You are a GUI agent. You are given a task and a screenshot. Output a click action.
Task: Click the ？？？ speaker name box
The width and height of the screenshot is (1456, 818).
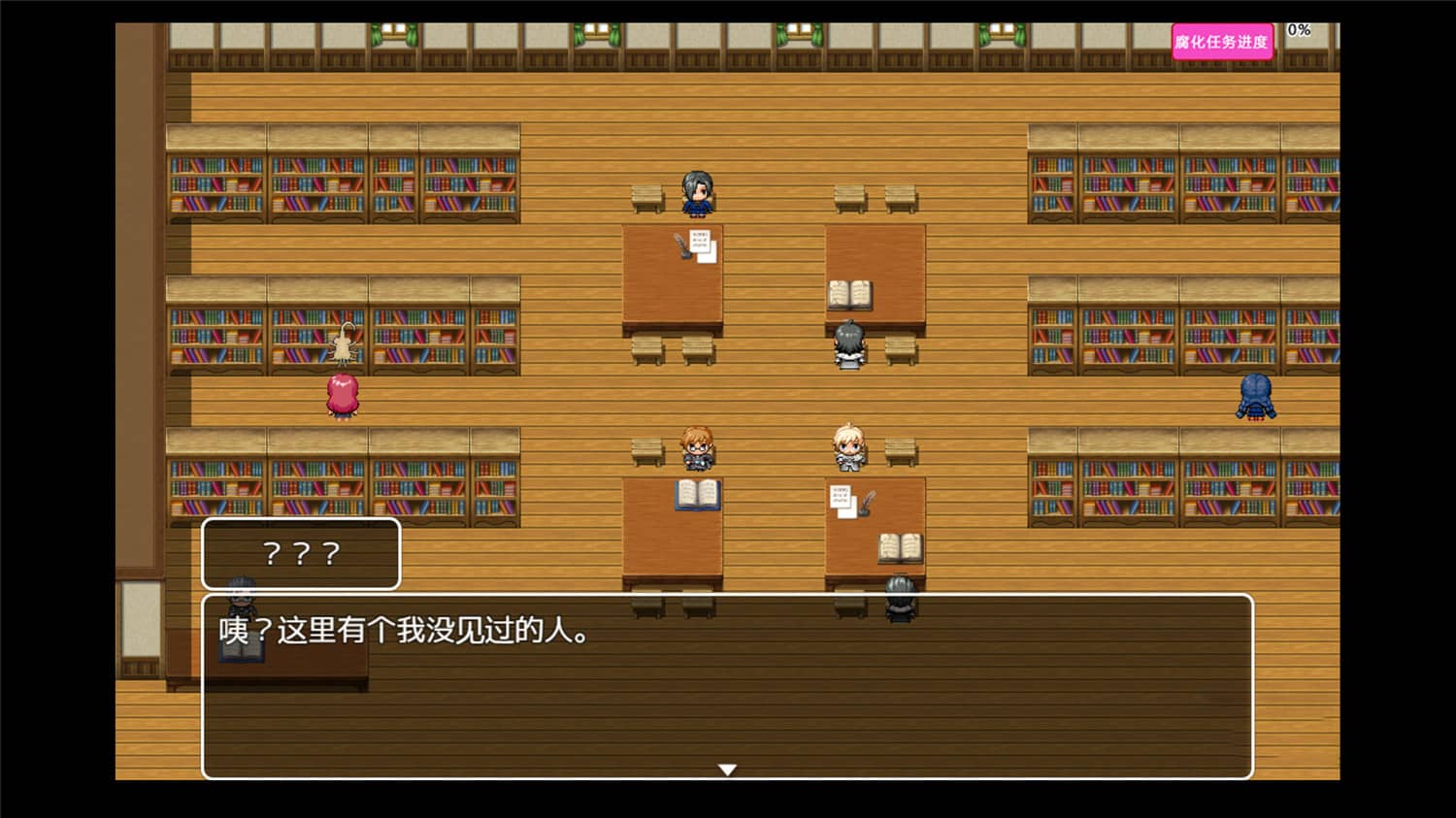tap(300, 553)
